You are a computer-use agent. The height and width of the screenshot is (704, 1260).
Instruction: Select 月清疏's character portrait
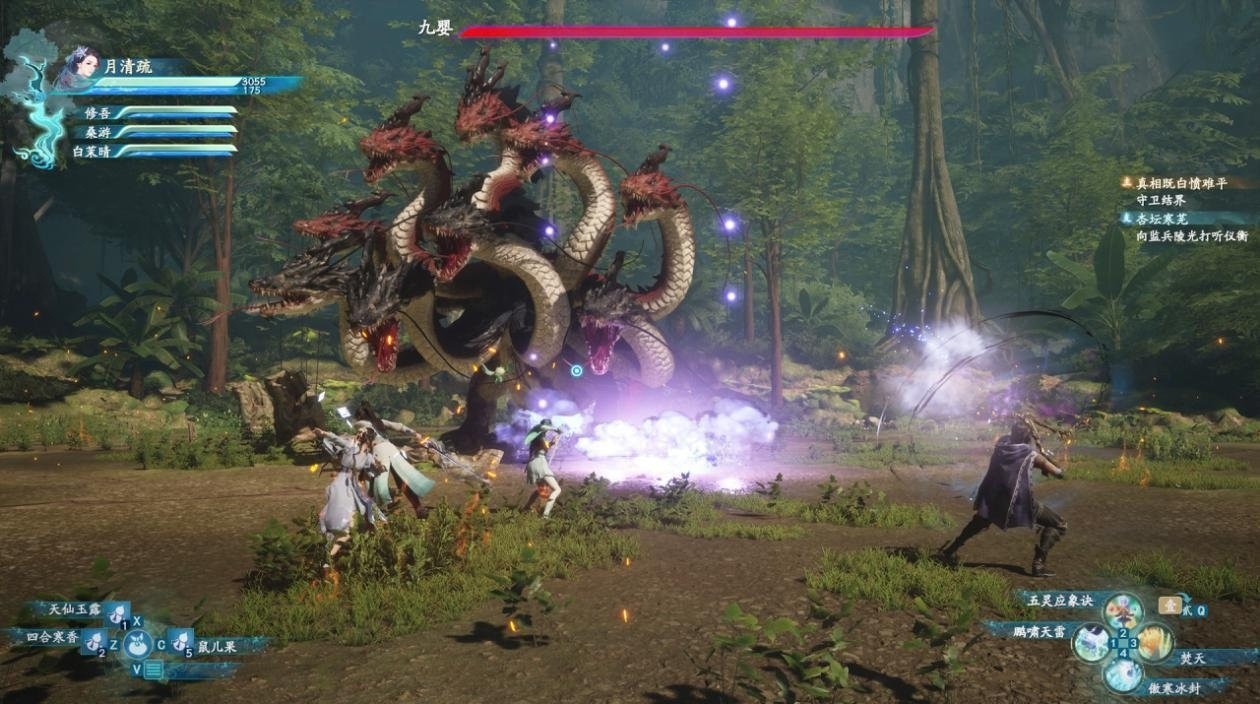pos(81,67)
